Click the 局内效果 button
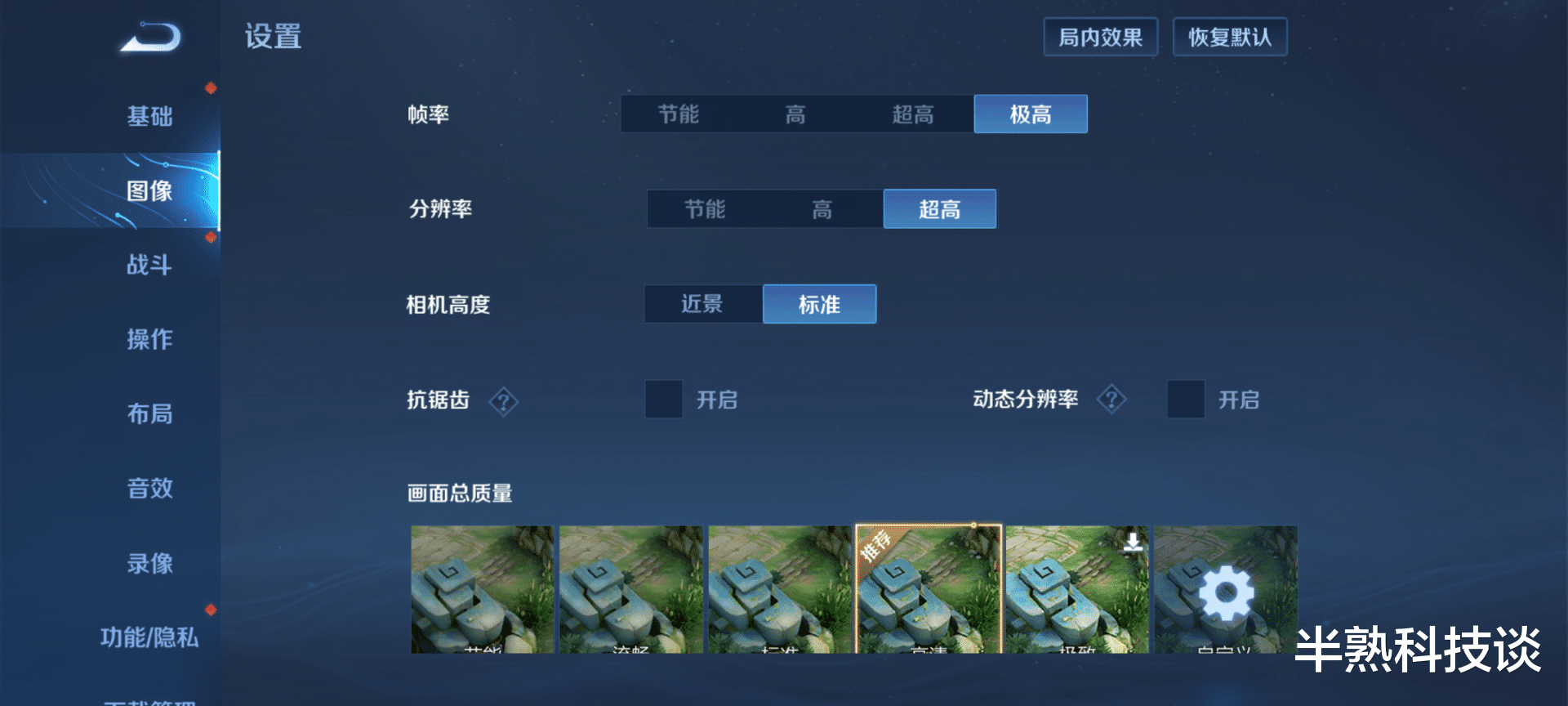 1101,37
